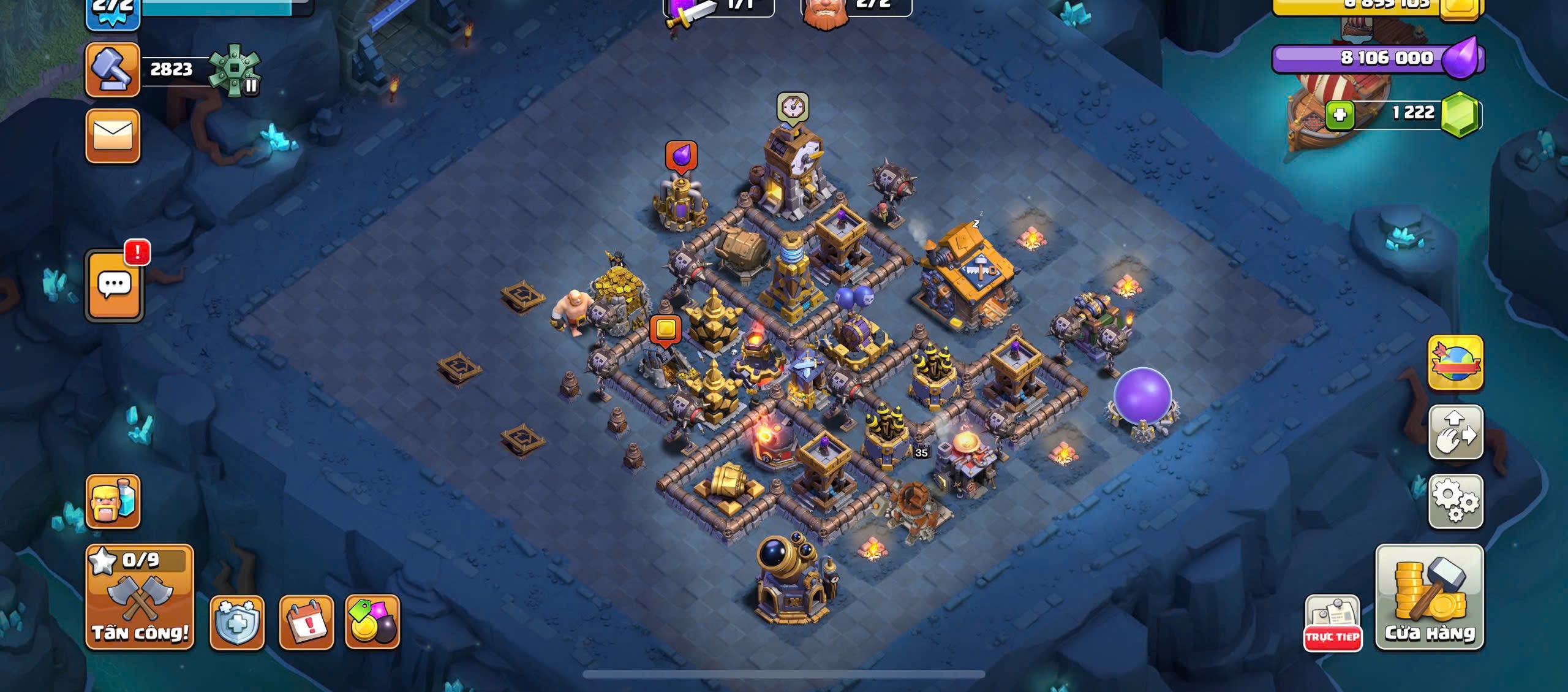Open the special offers coin-and-gem bundle
1568x692 pixels.
pyautogui.click(x=372, y=622)
